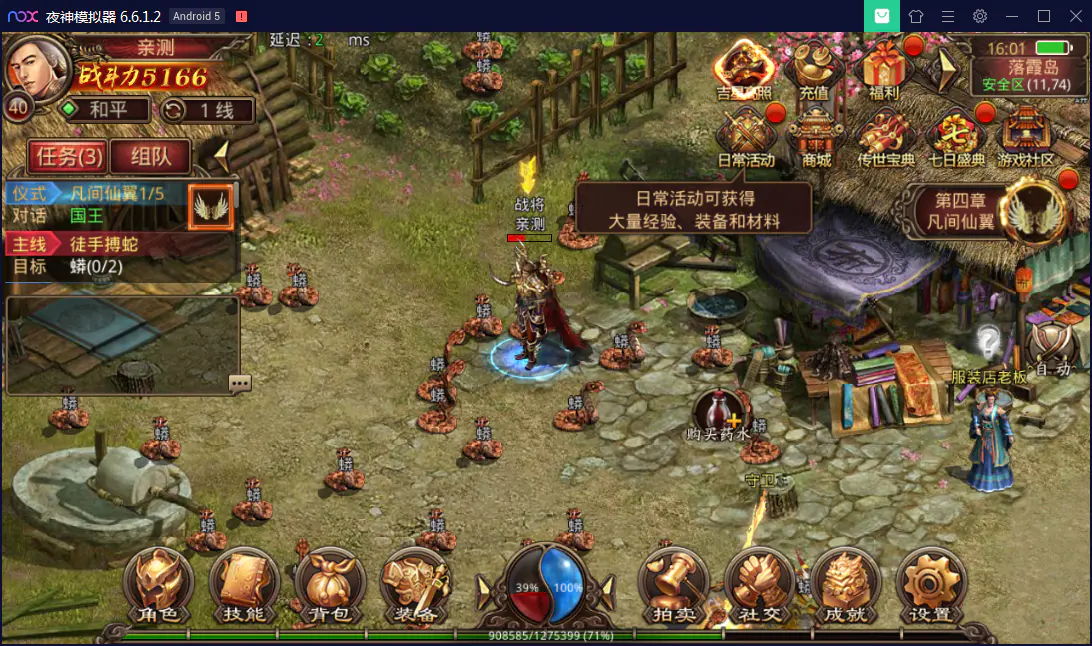Open the Nox emulator settings gear
The width and height of the screenshot is (1092, 646).
(x=980, y=16)
